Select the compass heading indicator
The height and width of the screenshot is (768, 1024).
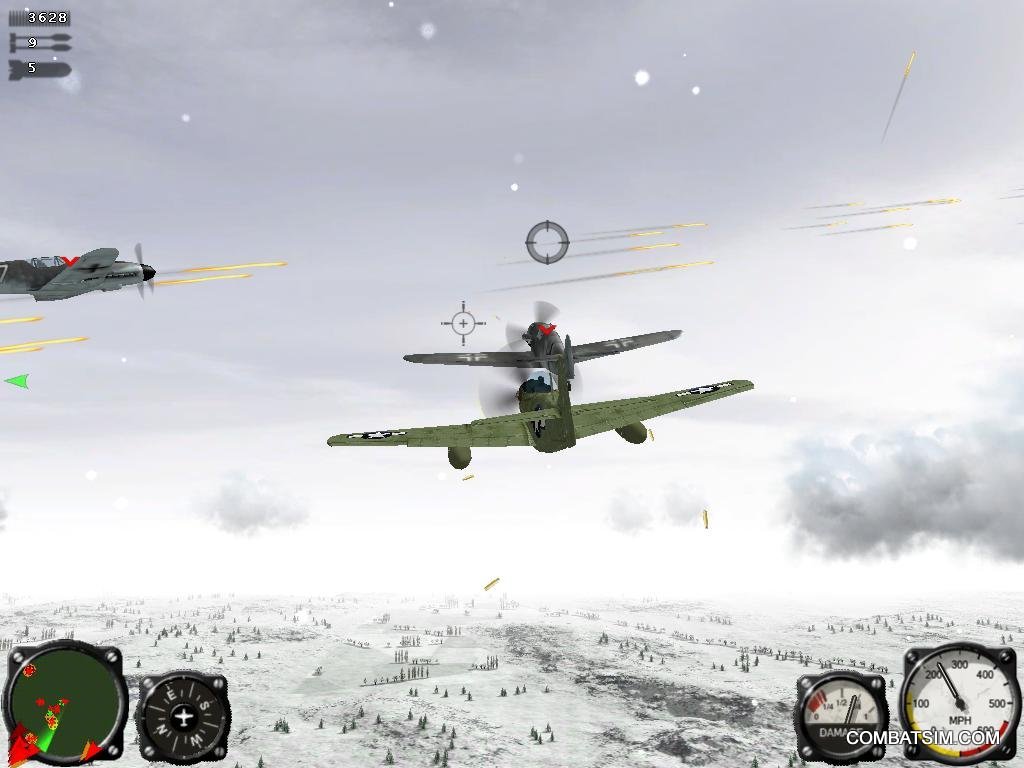[x=183, y=716]
